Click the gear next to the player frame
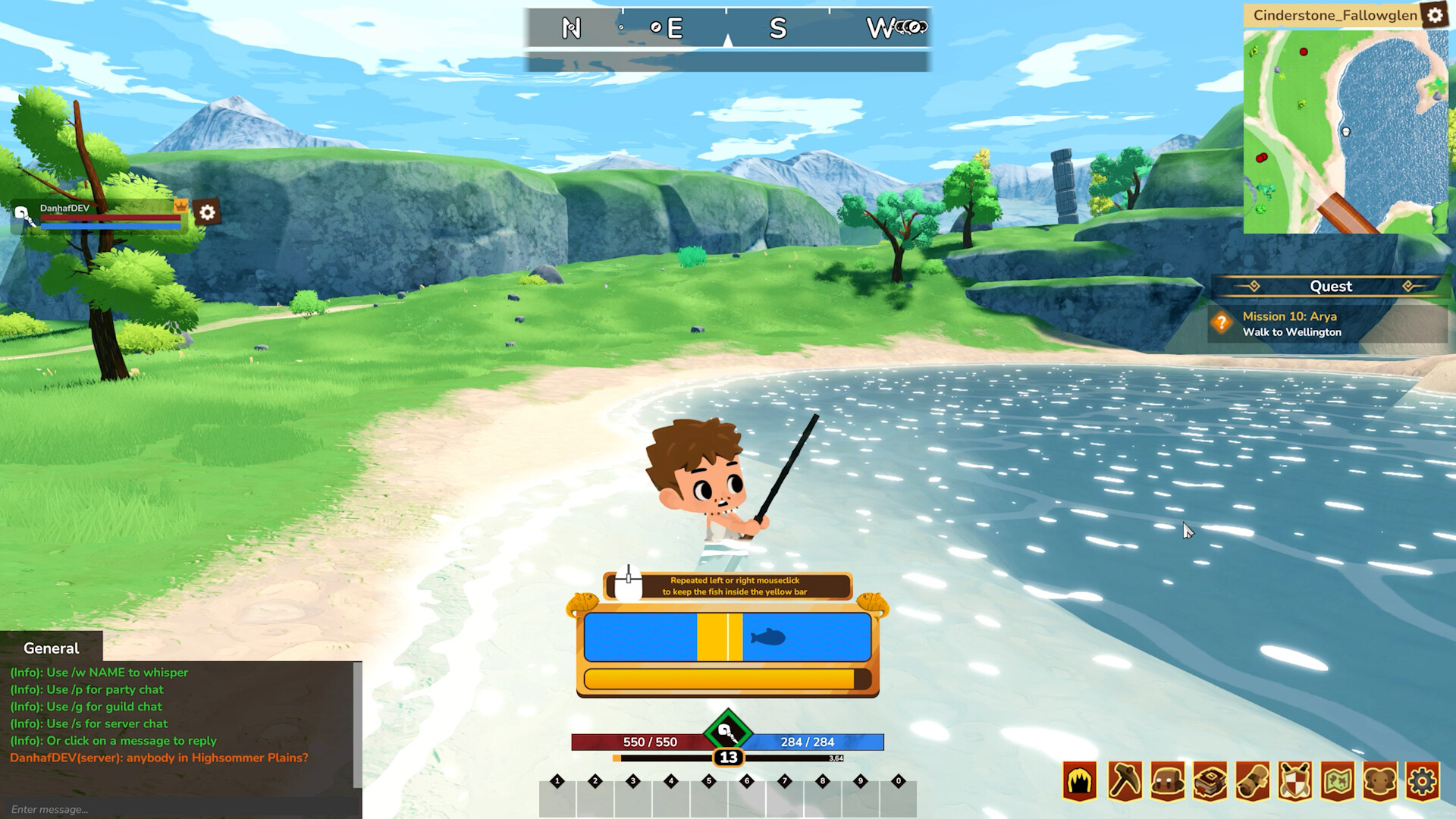The height and width of the screenshot is (819, 1456). (x=207, y=213)
